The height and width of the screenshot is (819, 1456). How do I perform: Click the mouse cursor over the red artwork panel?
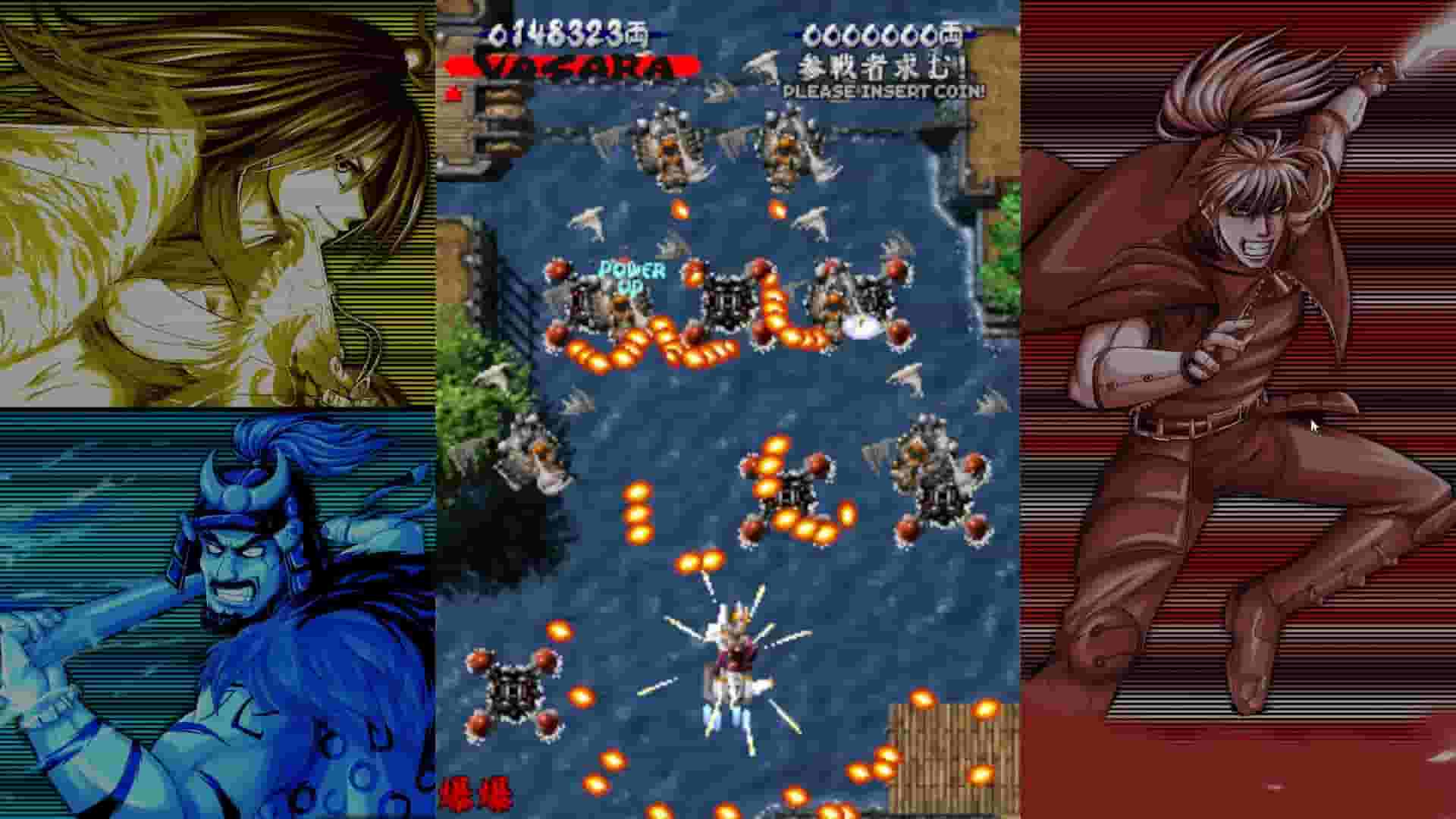[1312, 426]
